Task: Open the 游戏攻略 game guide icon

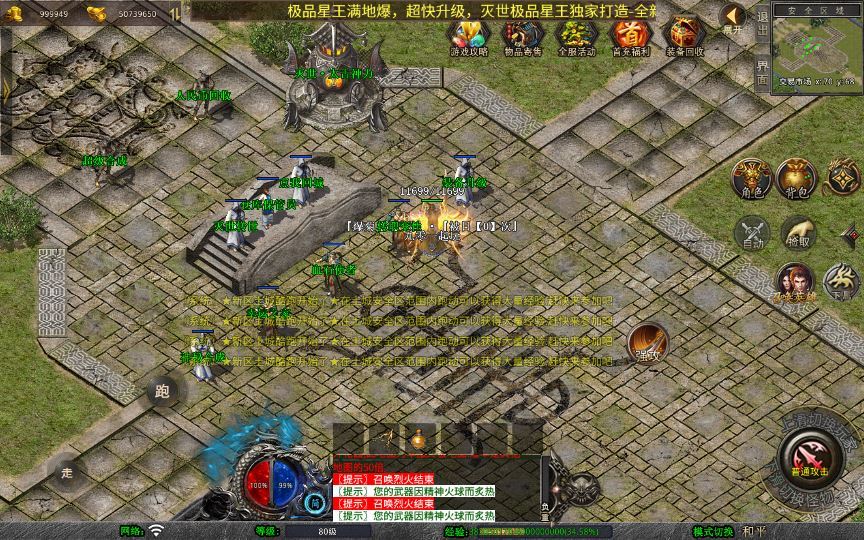Action: (x=467, y=37)
